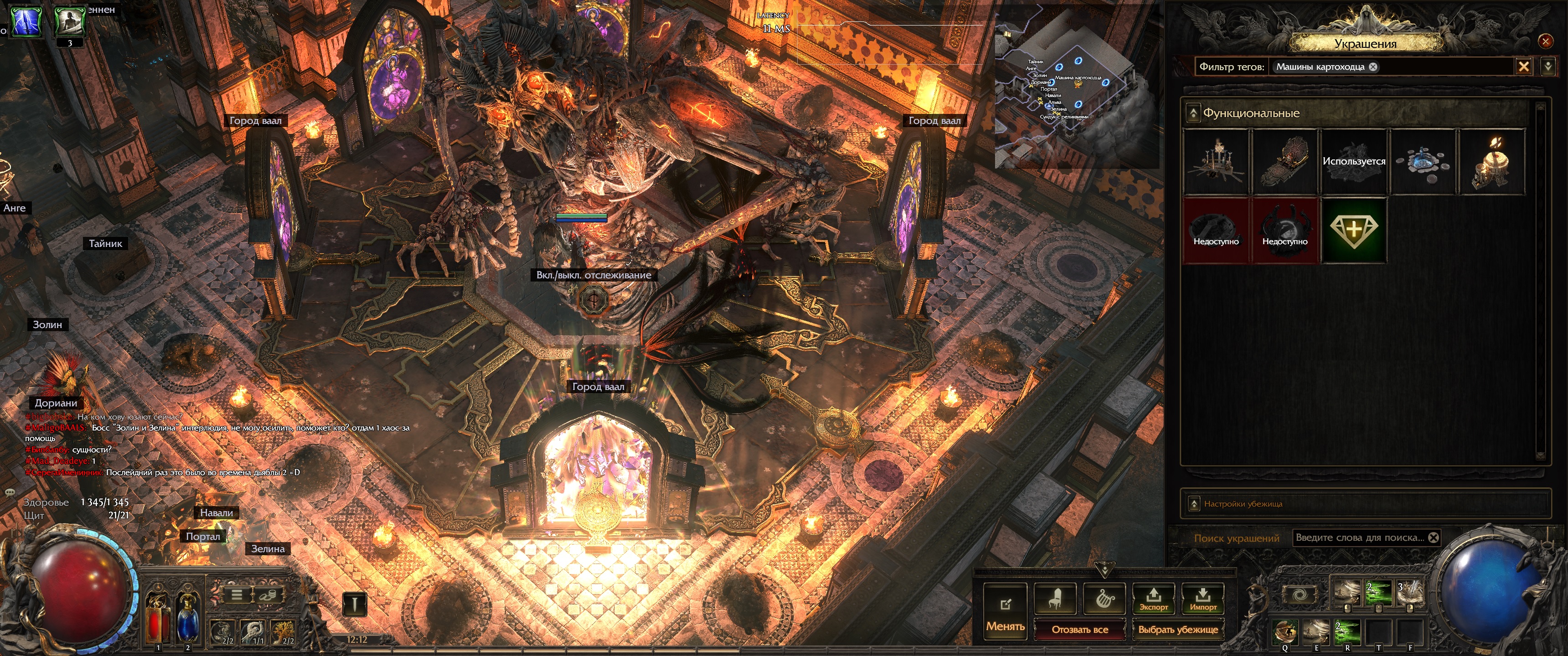Choose the glowing golden tower map device
The image size is (1568, 656).
point(1491,162)
